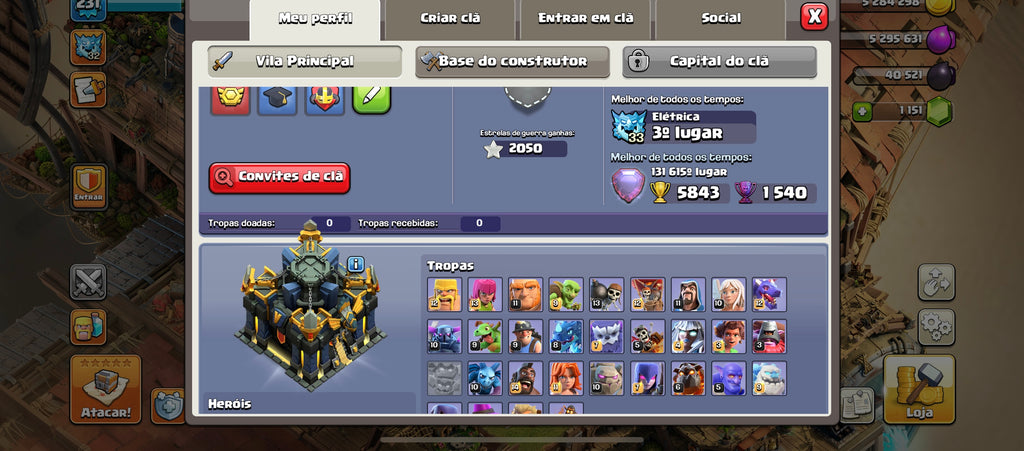Select the Wizard troop icon
The image size is (1024, 451).
tap(688, 294)
